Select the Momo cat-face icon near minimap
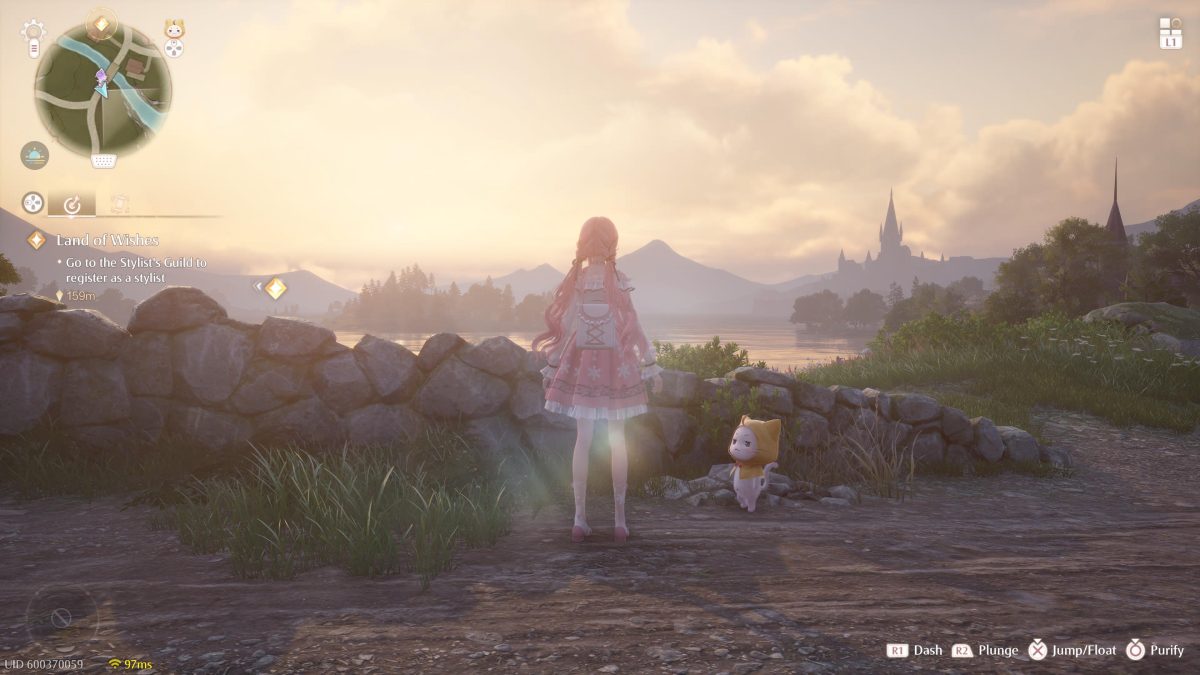Screen dimensions: 1200x675 [x=175, y=28]
